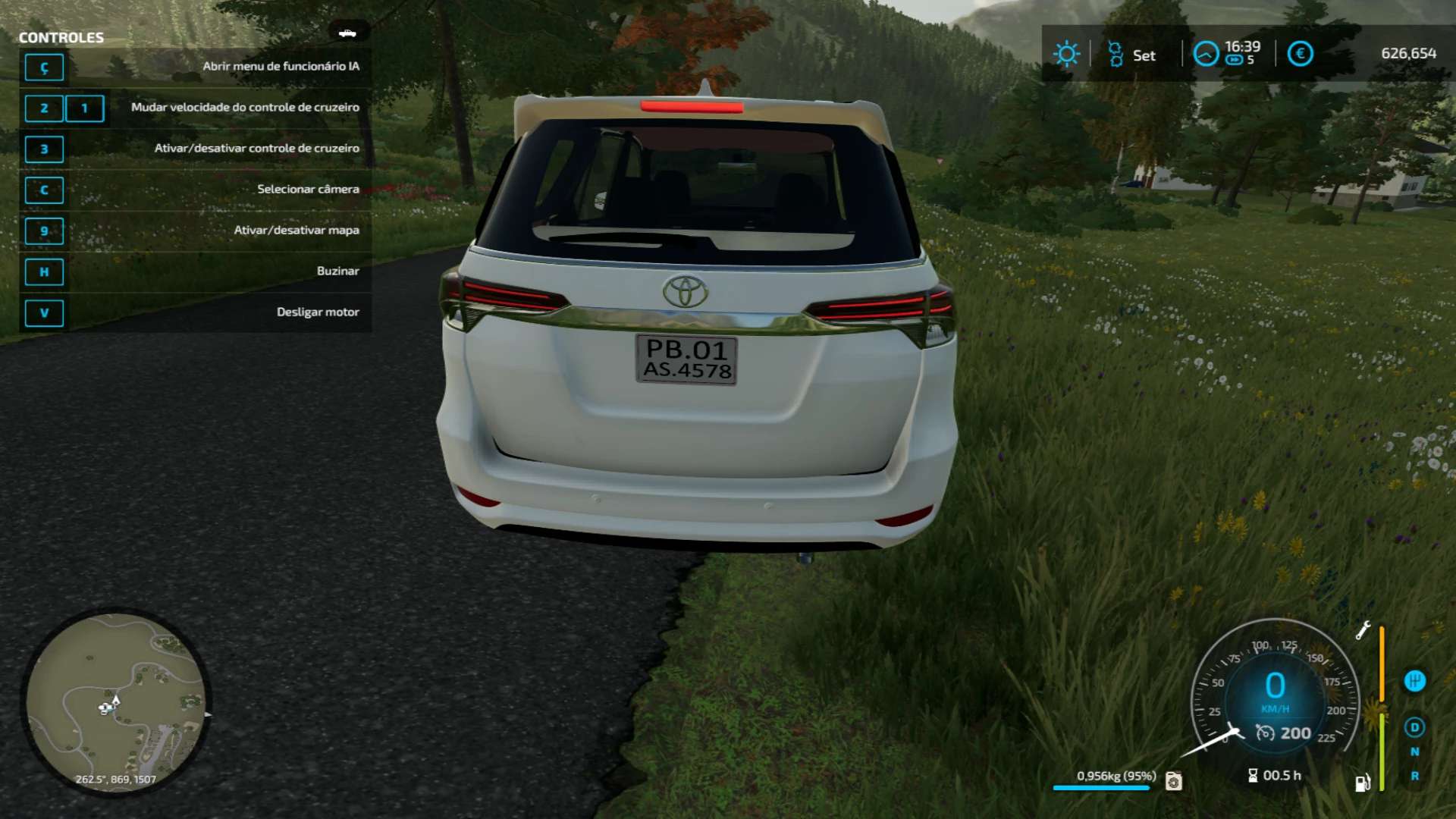This screenshot has width=1456, height=819.
Task: Click the blue gearbox shift icon
Action: [1414, 681]
